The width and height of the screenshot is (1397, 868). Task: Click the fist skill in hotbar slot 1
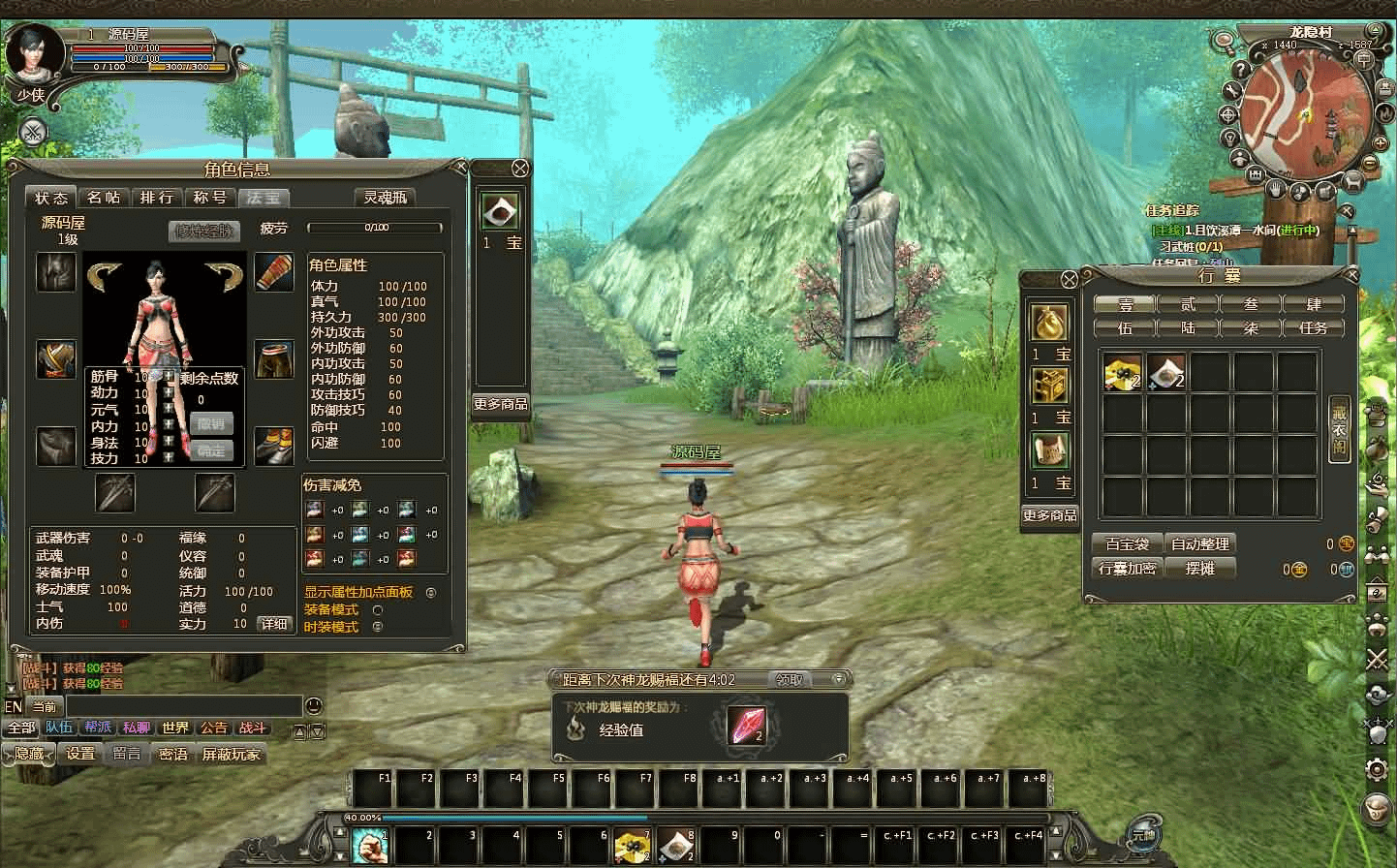(x=369, y=846)
